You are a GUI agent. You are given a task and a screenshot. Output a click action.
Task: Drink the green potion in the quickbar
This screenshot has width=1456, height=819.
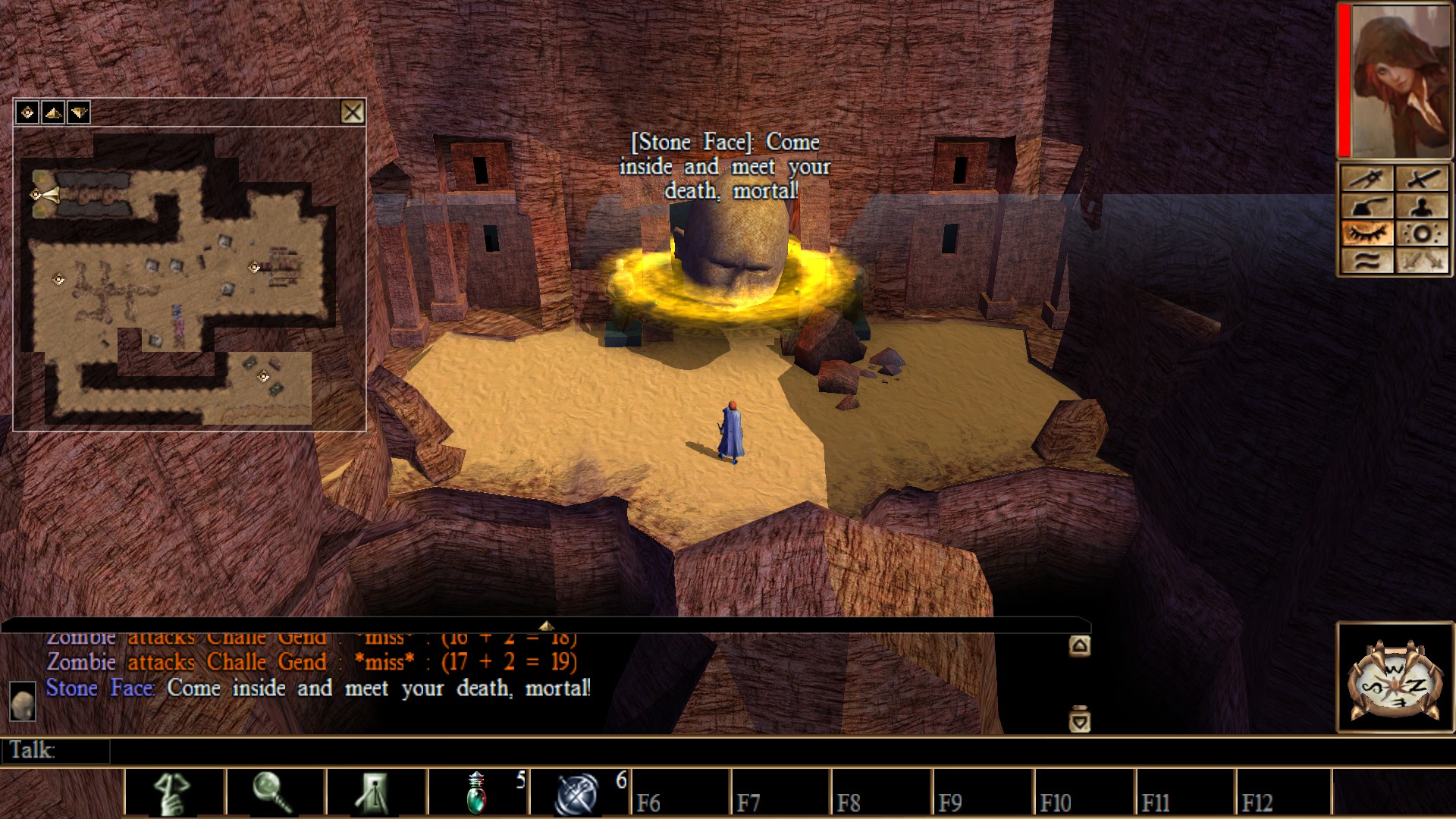pos(478,793)
